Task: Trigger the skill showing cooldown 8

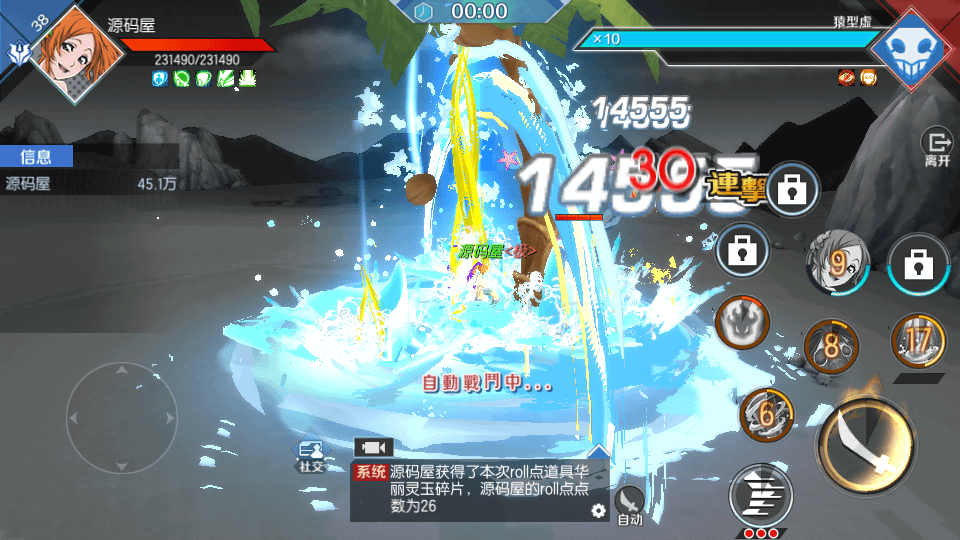Action: point(832,347)
